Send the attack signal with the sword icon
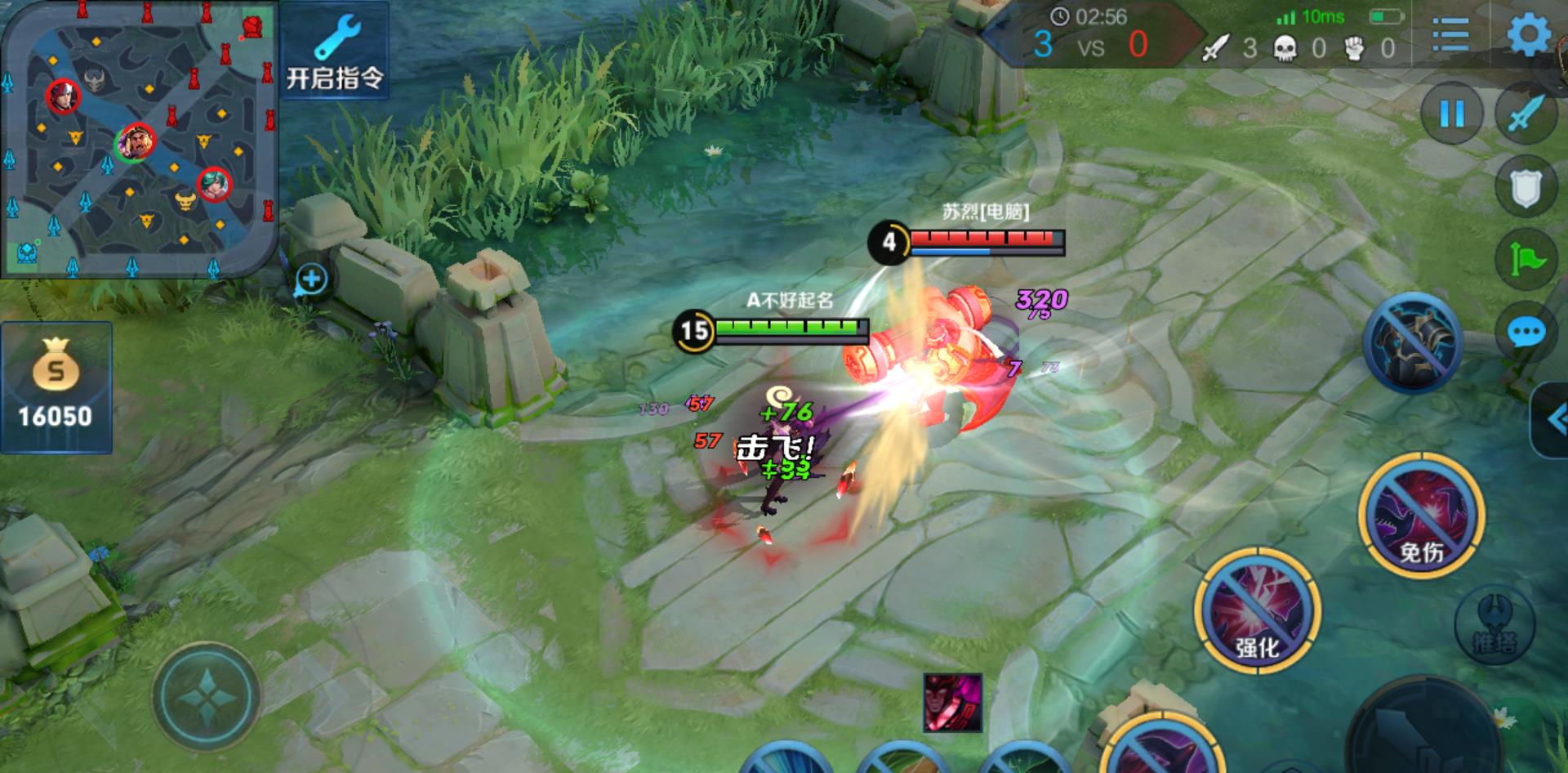The image size is (1568, 773). click(1526, 114)
